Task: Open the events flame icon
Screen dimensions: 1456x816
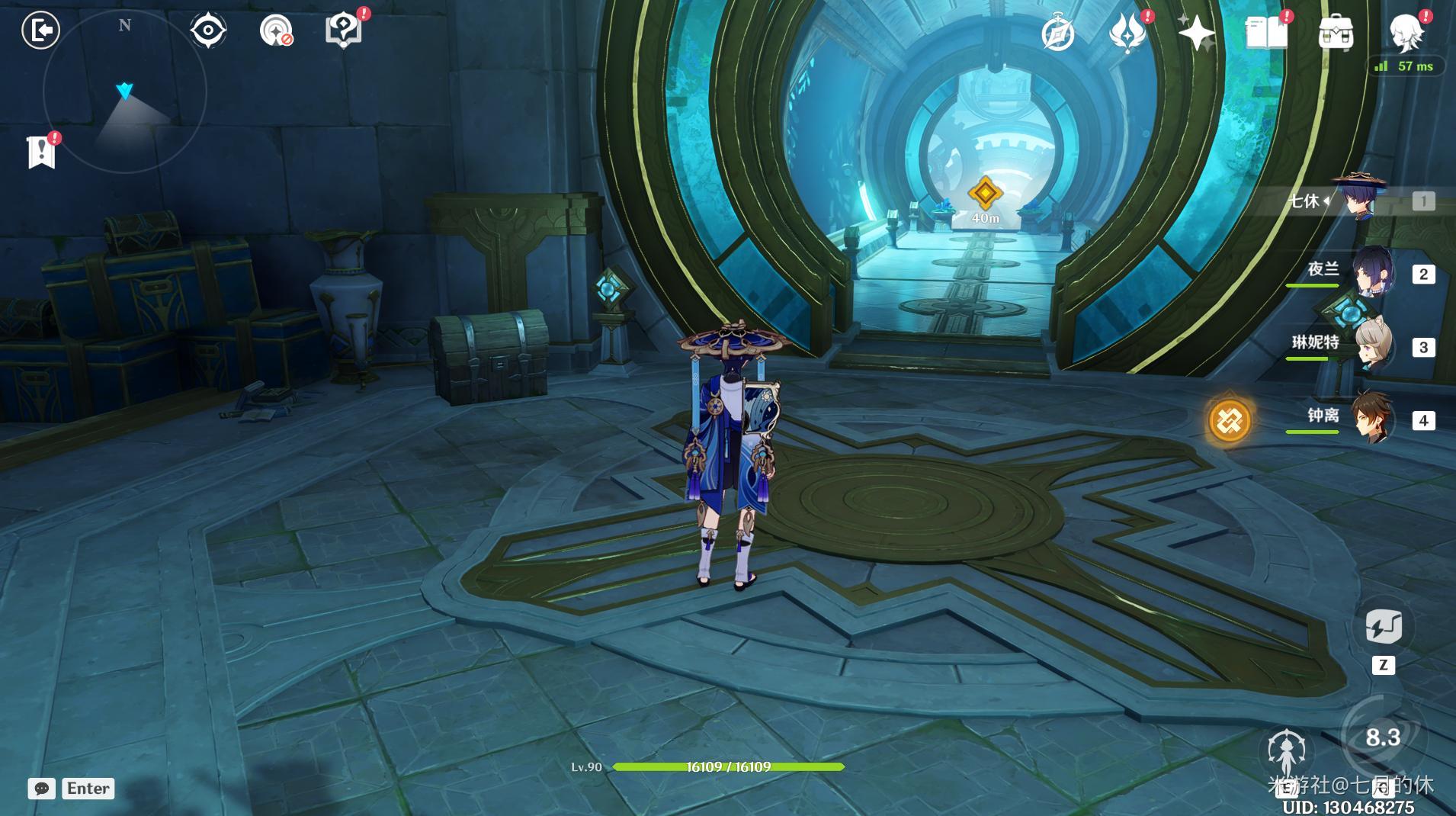Action: click(1127, 33)
